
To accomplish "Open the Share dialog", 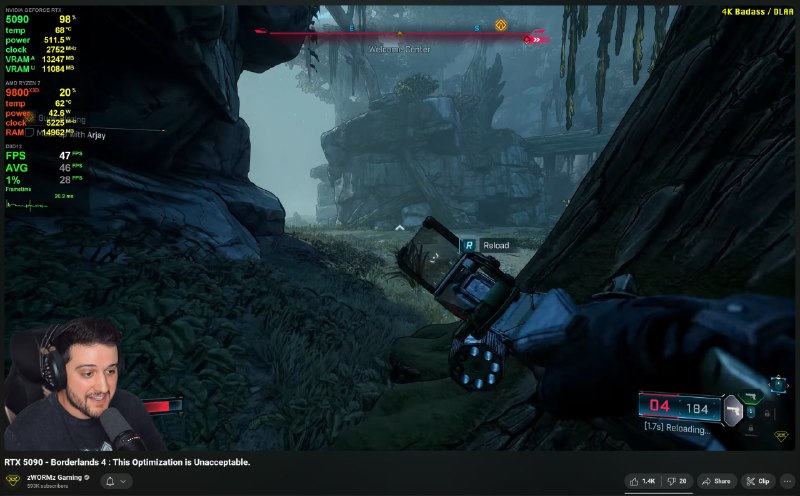I will pyautogui.click(x=716, y=481).
